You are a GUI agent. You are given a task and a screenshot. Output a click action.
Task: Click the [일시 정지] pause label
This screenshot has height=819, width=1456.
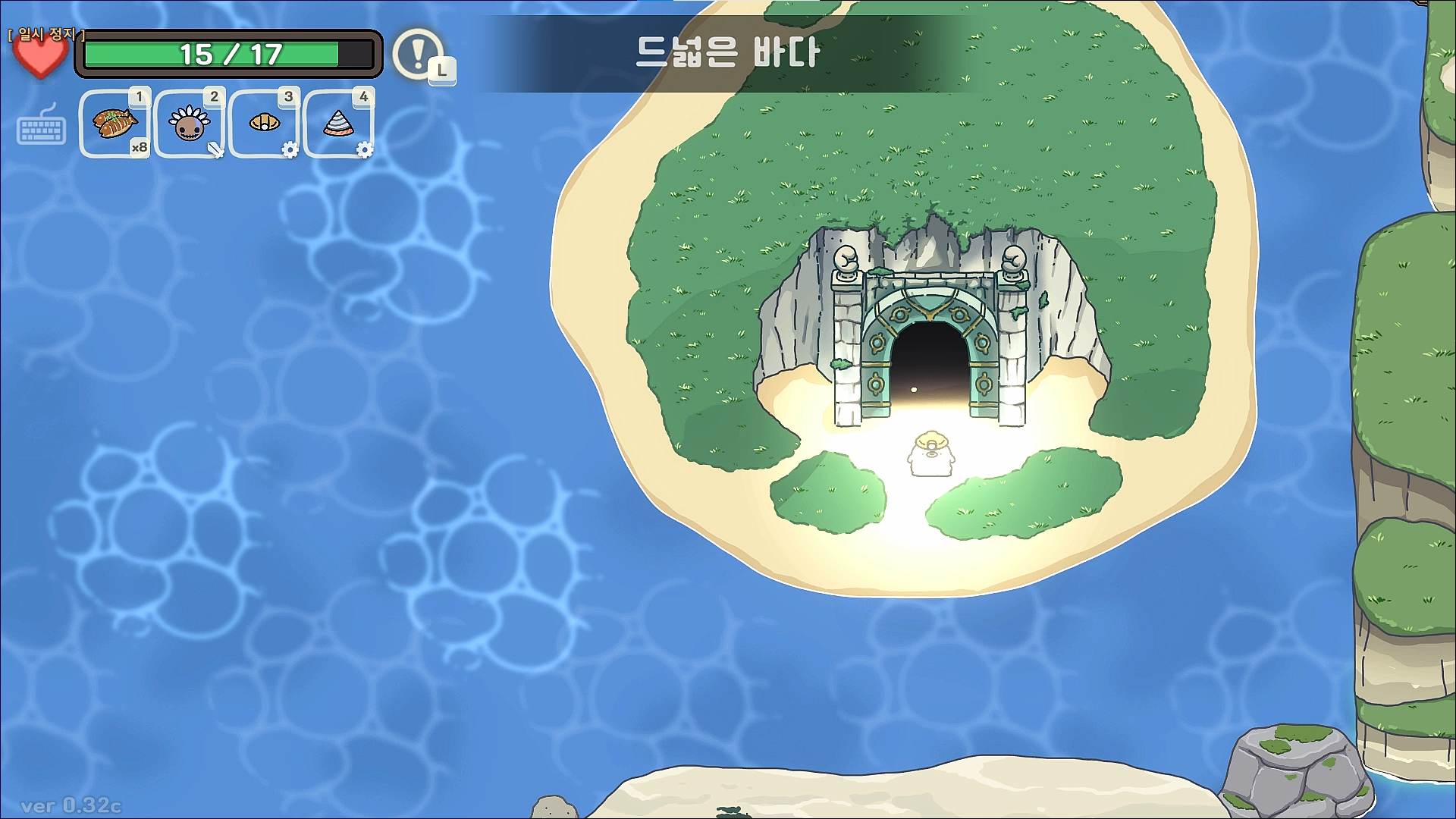click(47, 33)
